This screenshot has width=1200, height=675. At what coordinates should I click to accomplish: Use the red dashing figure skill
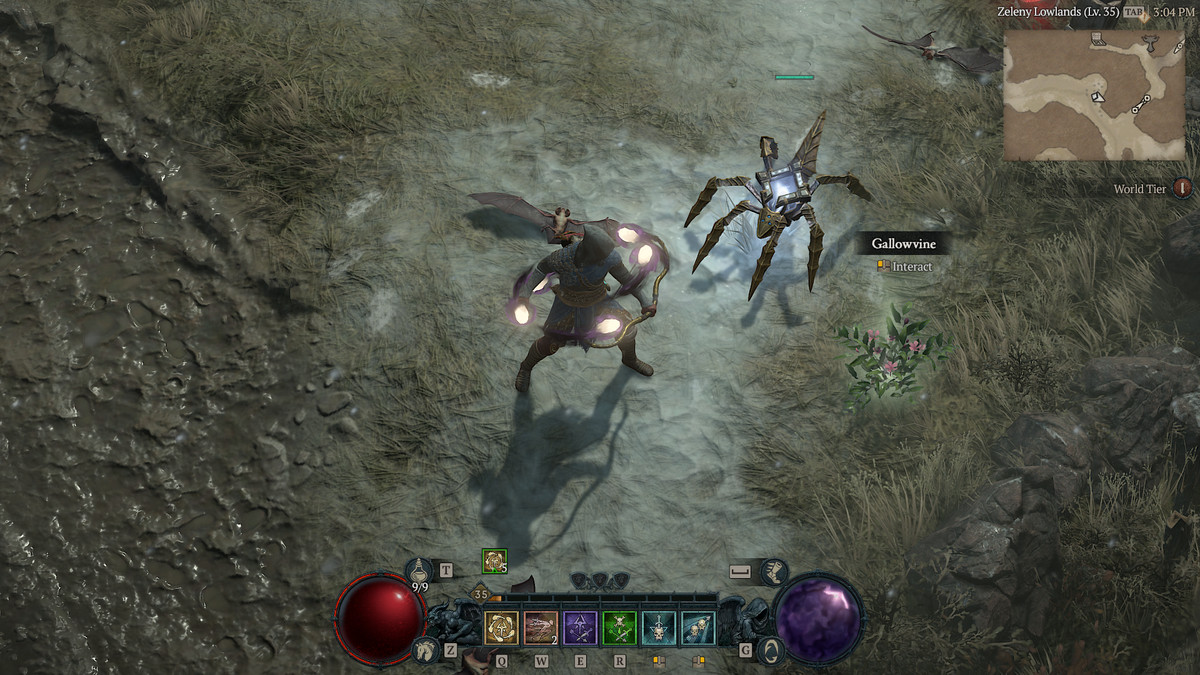point(541,628)
